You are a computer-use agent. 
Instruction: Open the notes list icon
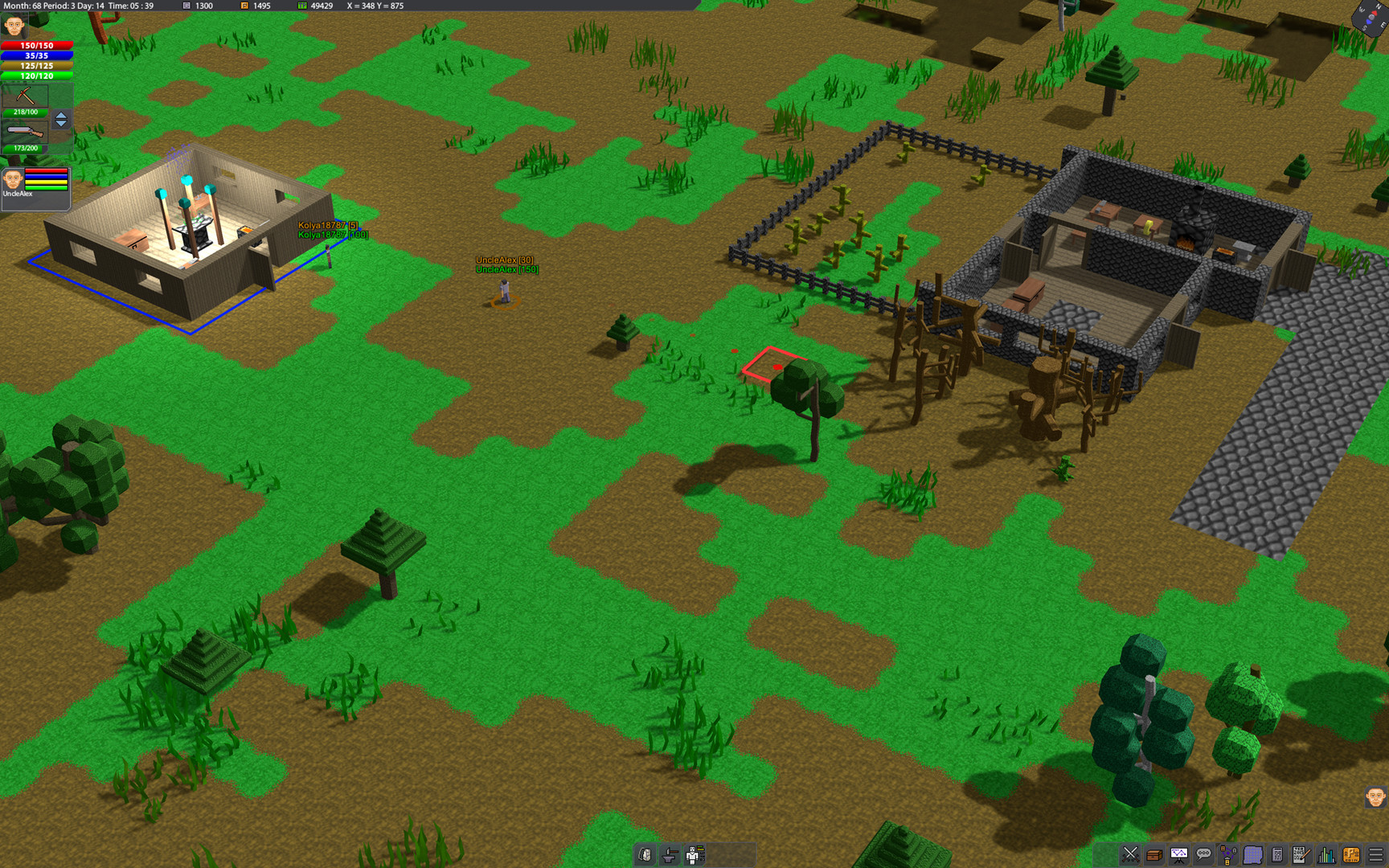(x=1277, y=854)
